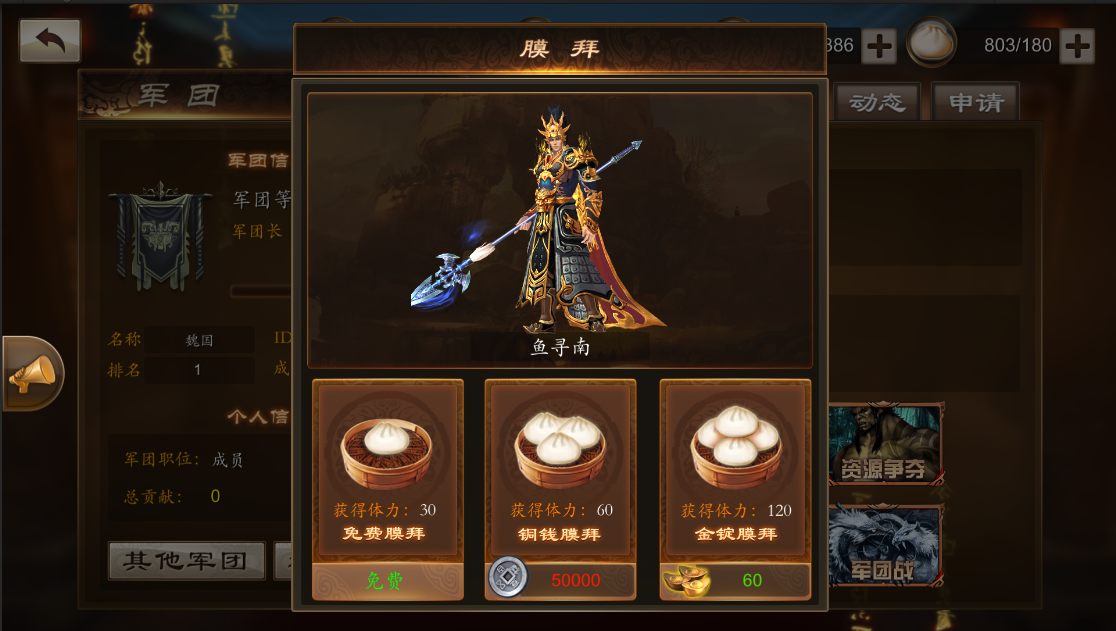This screenshot has height=631, width=1116.
Task: Open the 军团战 legion war
Action: (882, 546)
